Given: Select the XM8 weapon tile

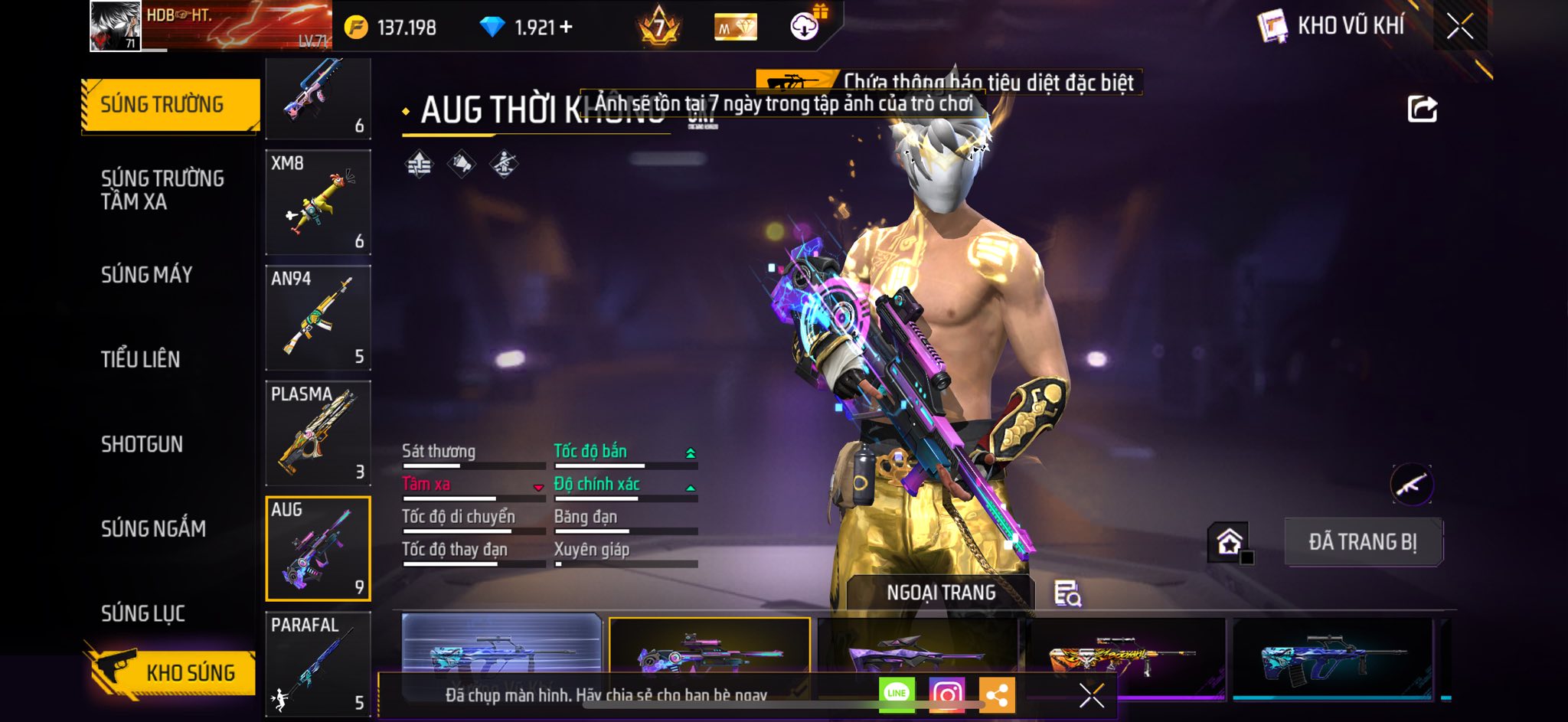Looking at the screenshot, I should pos(318,202).
